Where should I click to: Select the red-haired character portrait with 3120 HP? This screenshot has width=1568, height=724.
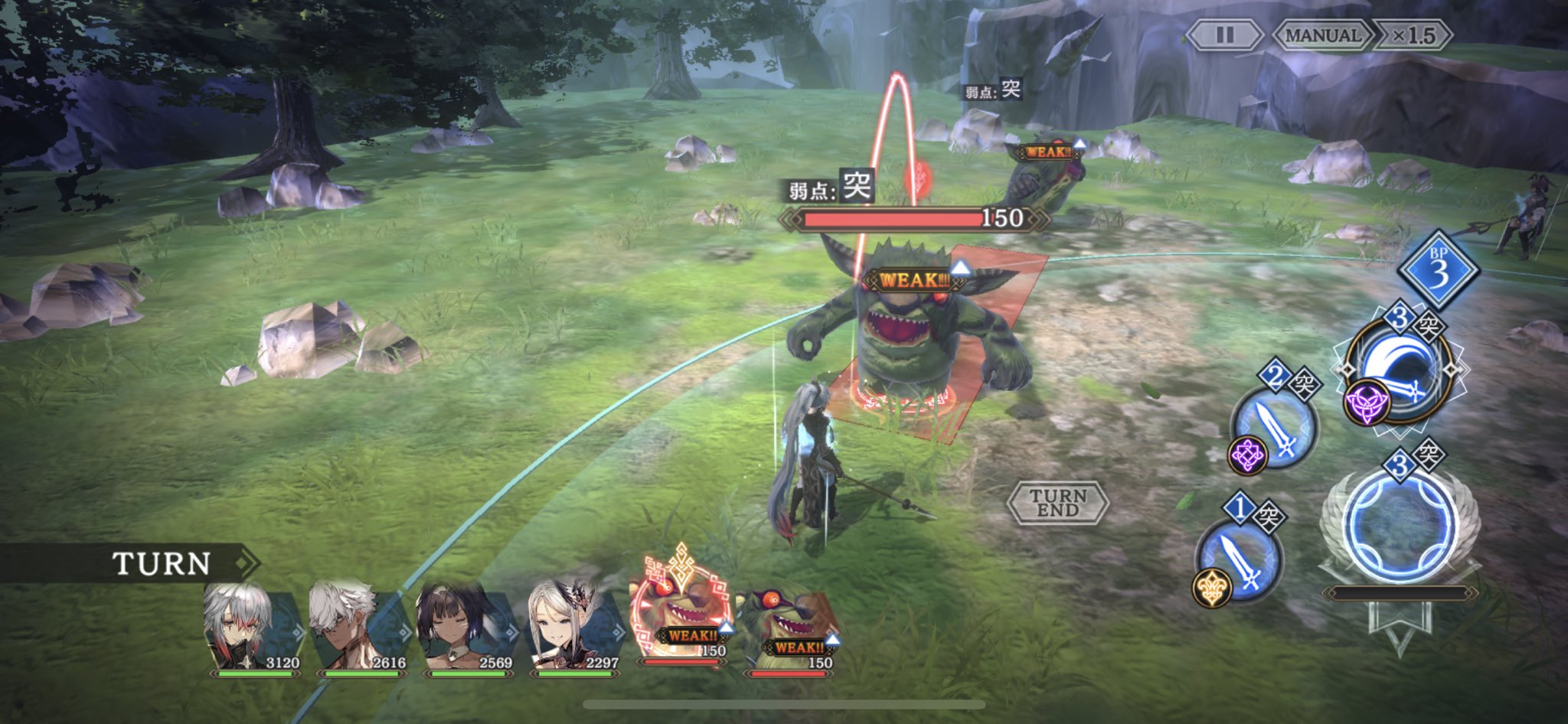click(253, 628)
